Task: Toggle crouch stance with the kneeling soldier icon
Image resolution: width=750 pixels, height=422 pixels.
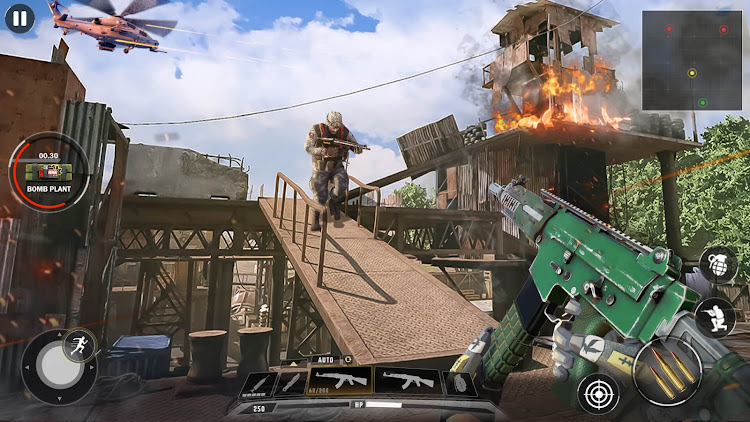Action: (x=715, y=317)
